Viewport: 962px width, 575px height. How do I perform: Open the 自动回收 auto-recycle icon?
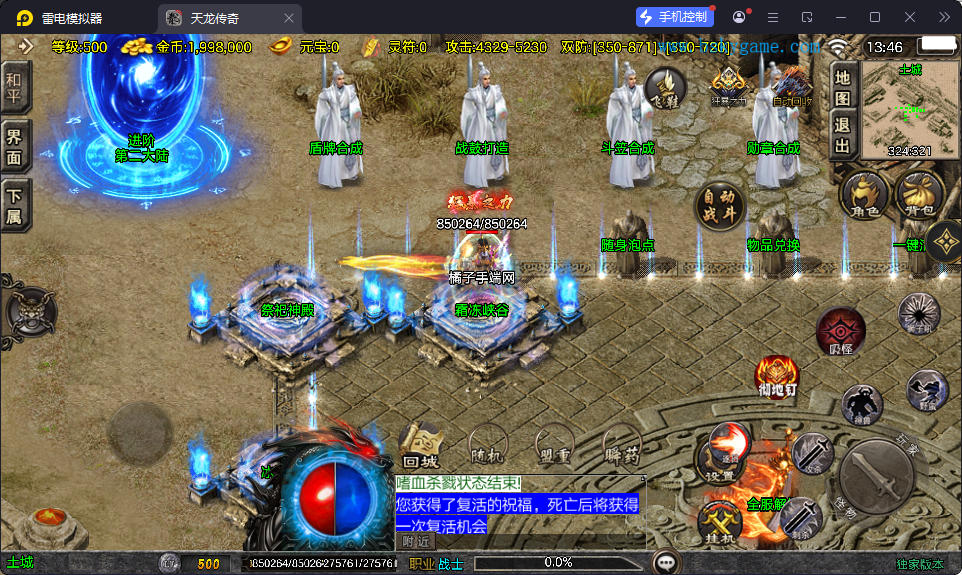pyautogui.click(x=792, y=86)
